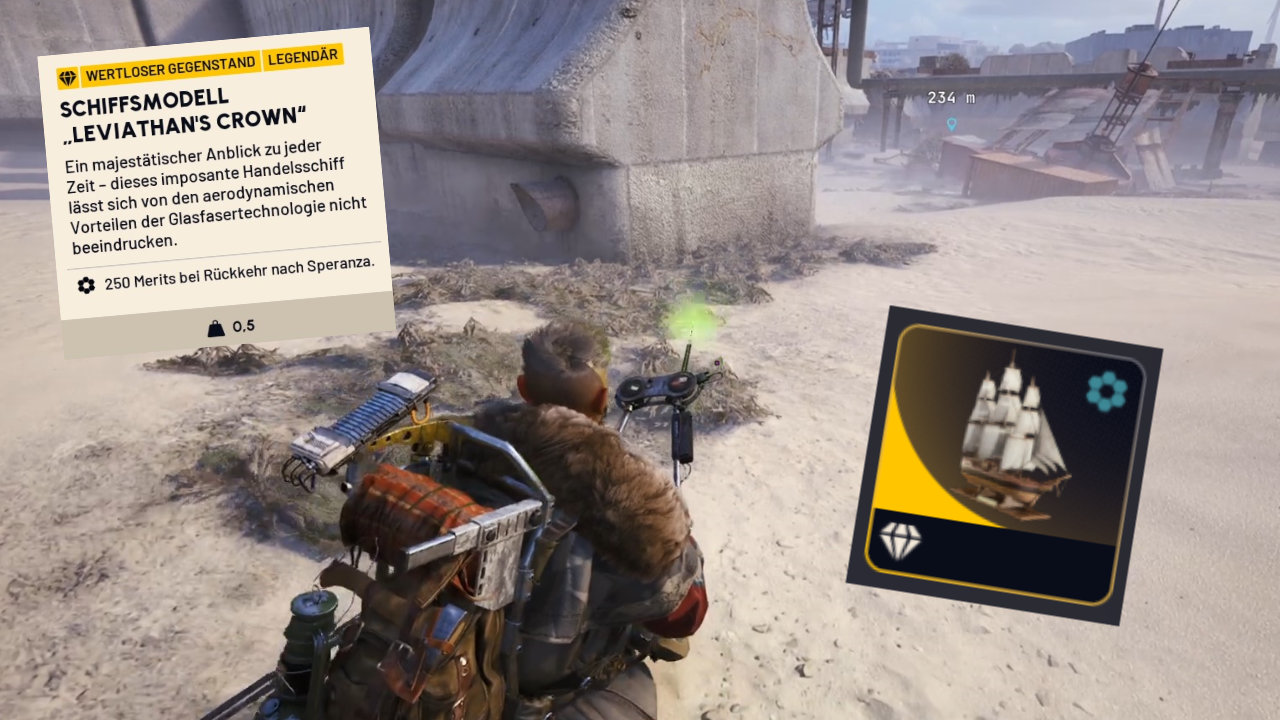Click the blue waypoint marker below 234 m

point(951,125)
